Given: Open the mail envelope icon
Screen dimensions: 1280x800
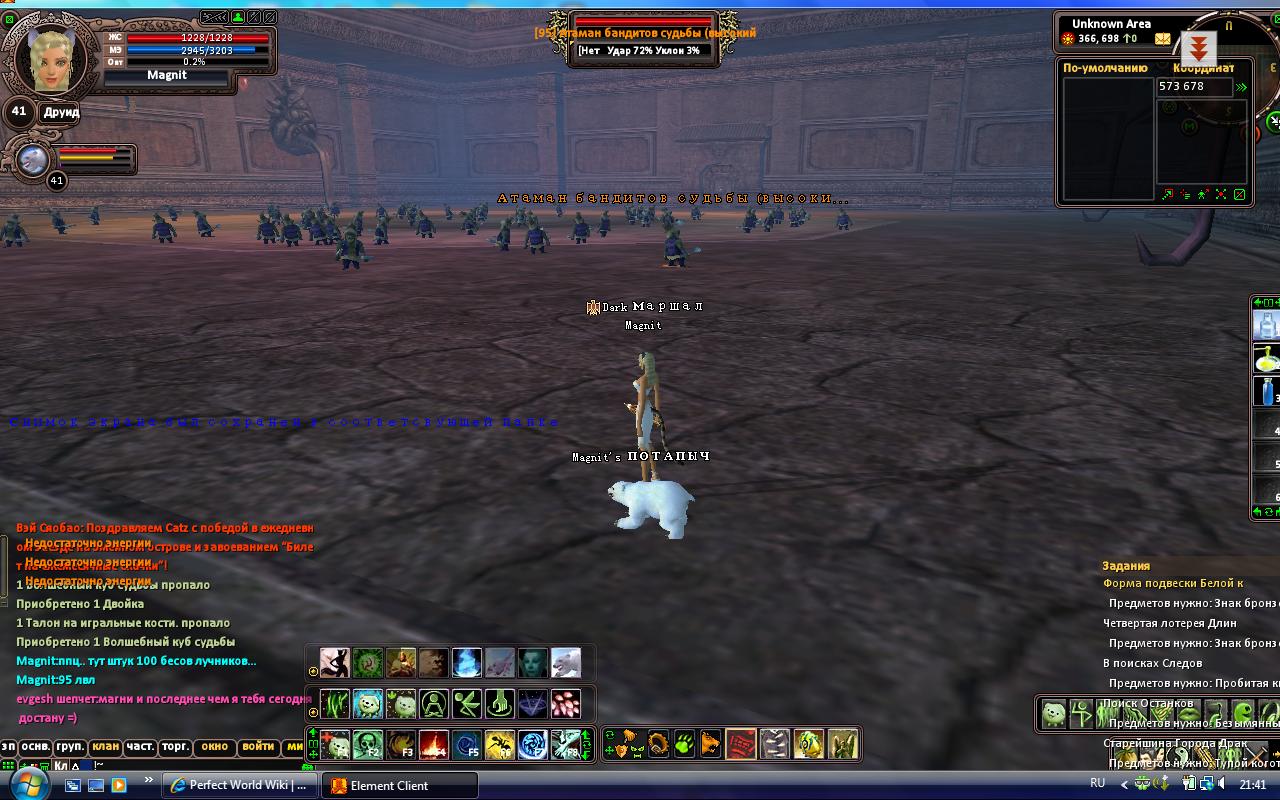Looking at the screenshot, I should (x=1162, y=39).
